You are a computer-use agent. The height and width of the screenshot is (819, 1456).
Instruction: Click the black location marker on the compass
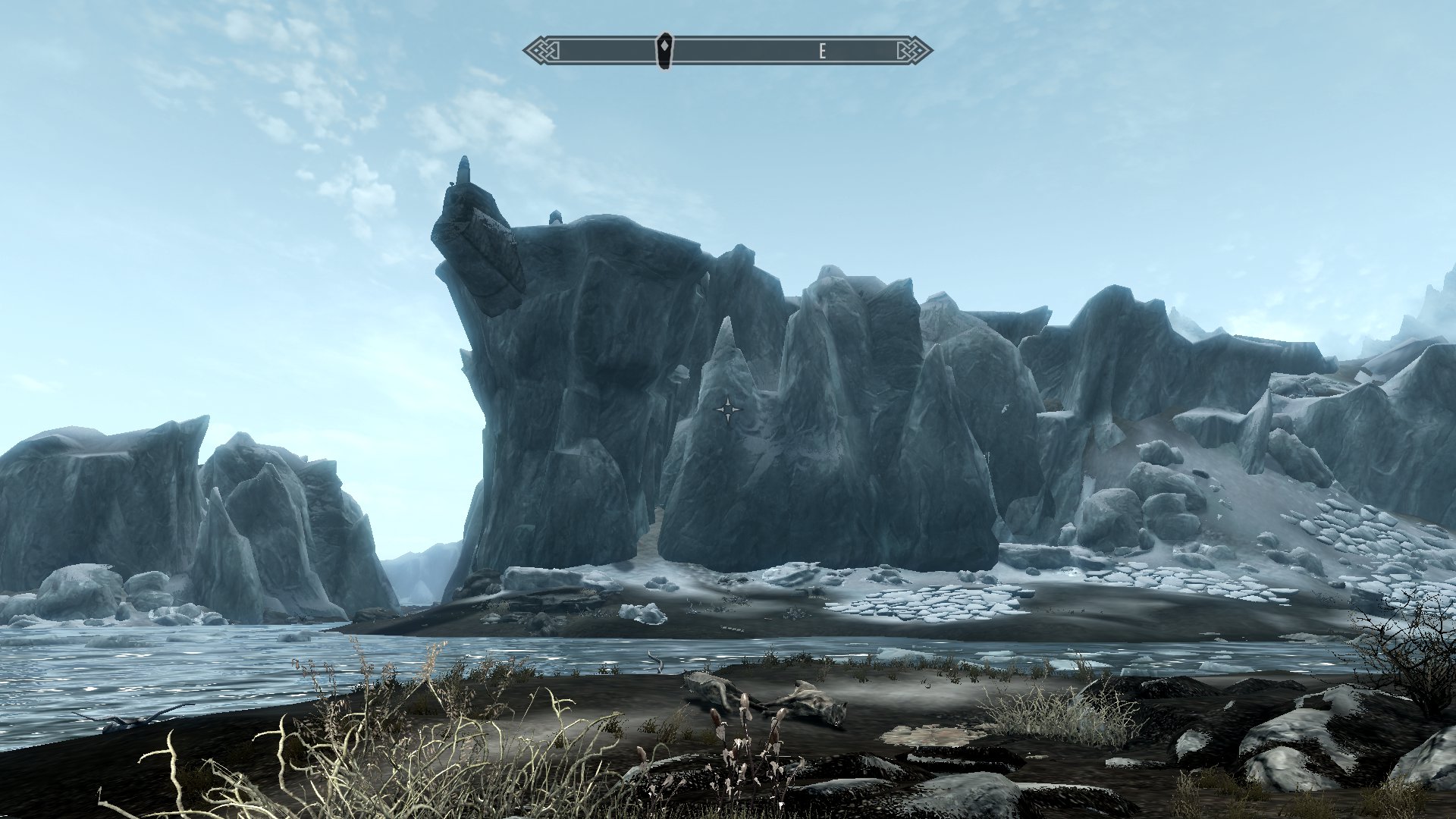664,51
